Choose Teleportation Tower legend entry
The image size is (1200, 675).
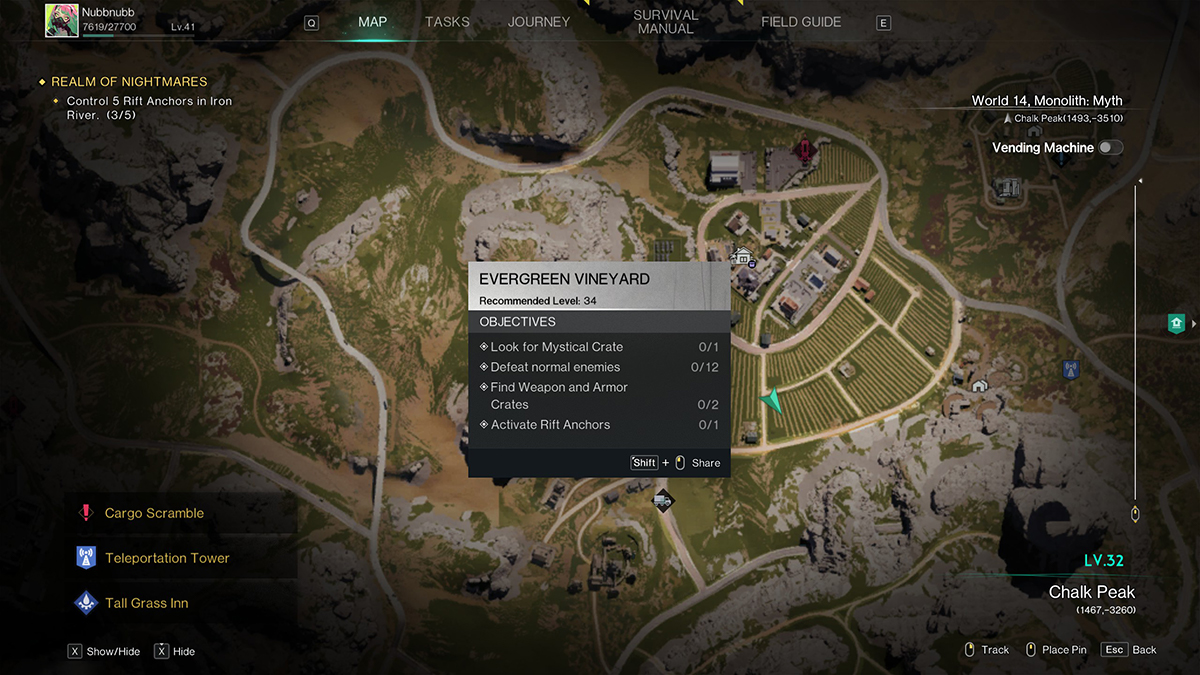click(167, 558)
